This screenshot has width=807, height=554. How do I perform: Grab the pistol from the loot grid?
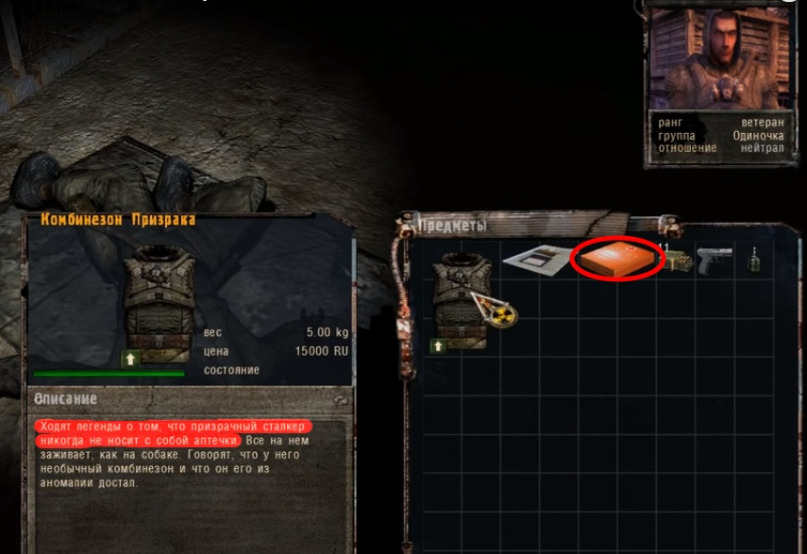pyautogui.click(x=716, y=260)
